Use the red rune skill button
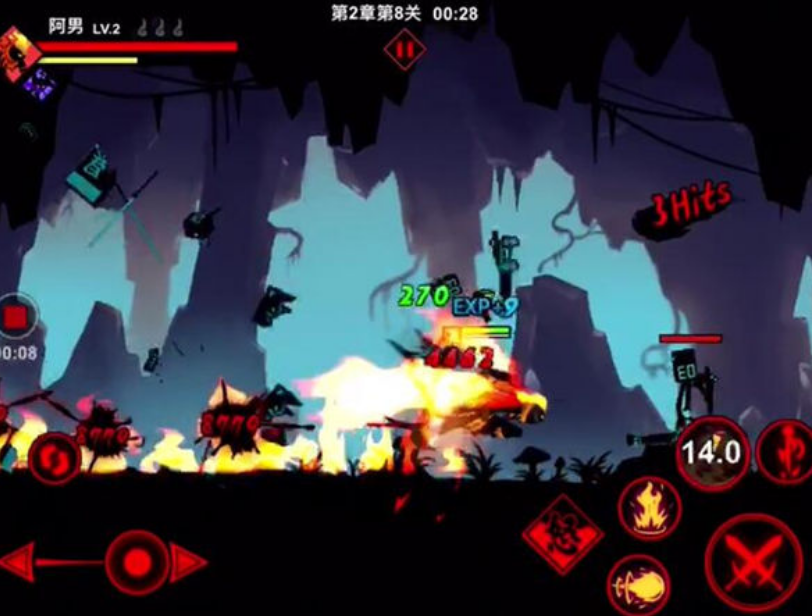 pyautogui.click(x=785, y=452)
